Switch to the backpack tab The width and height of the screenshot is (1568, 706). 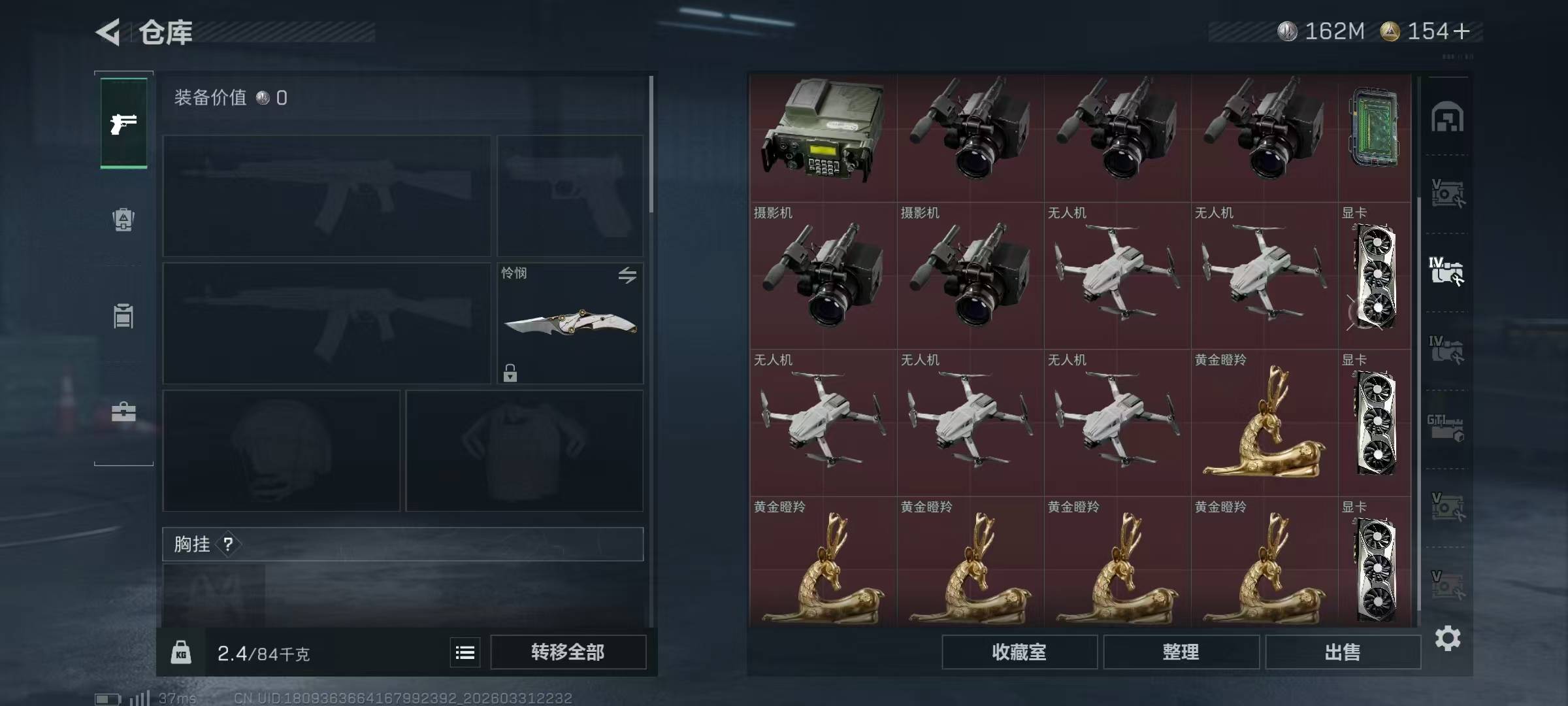click(x=123, y=220)
